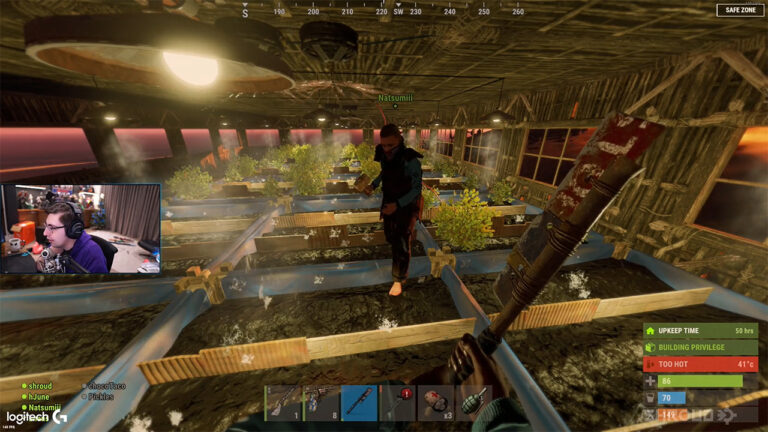Select the grenade hotbar slot
This screenshot has width=768, height=432.
474,402
